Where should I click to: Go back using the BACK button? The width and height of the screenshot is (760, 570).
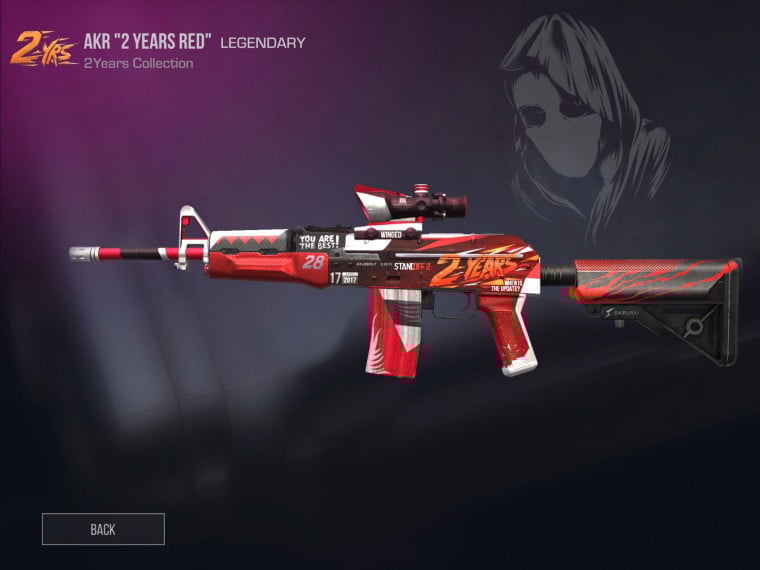pyautogui.click(x=103, y=529)
